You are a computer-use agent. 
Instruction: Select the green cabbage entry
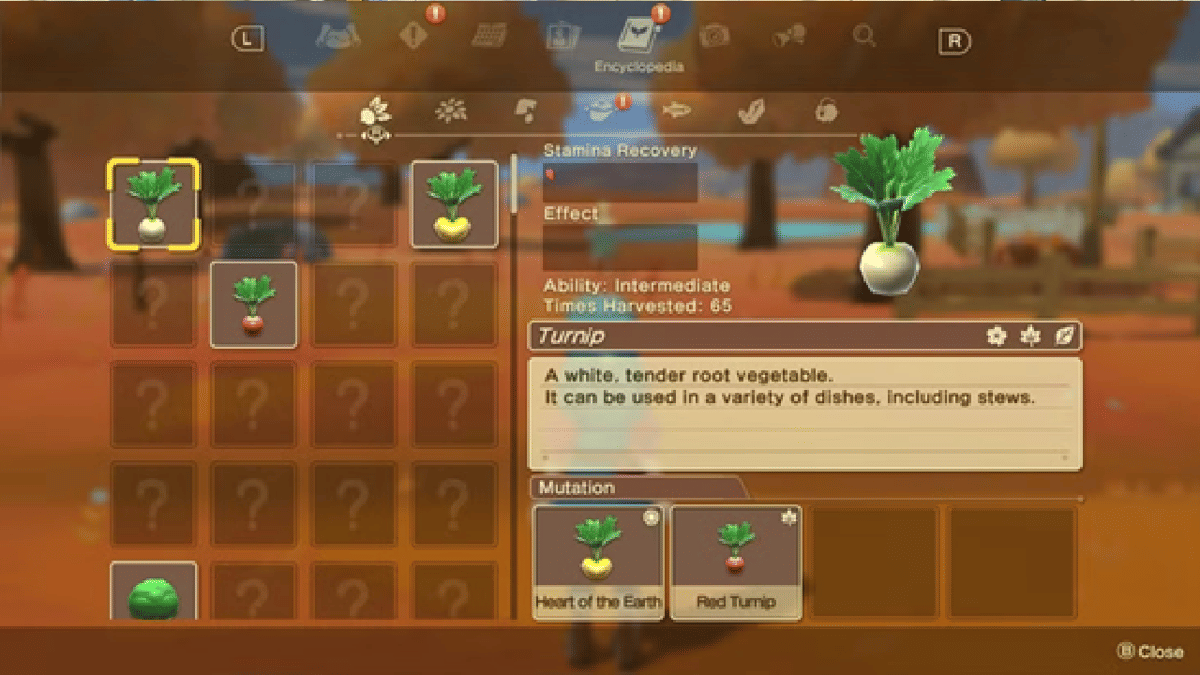click(154, 594)
